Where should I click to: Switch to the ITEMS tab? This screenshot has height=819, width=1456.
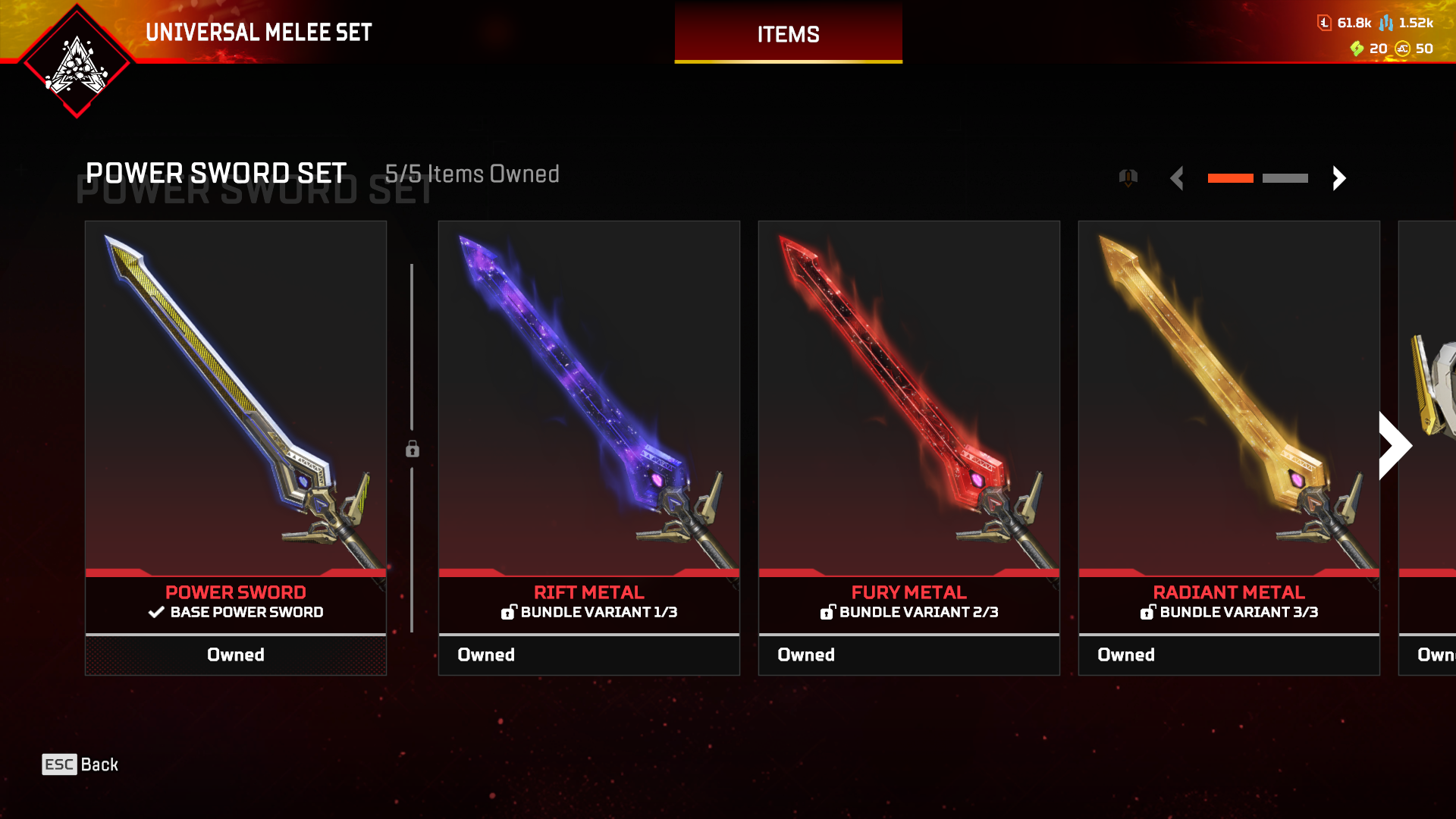pyautogui.click(x=788, y=34)
